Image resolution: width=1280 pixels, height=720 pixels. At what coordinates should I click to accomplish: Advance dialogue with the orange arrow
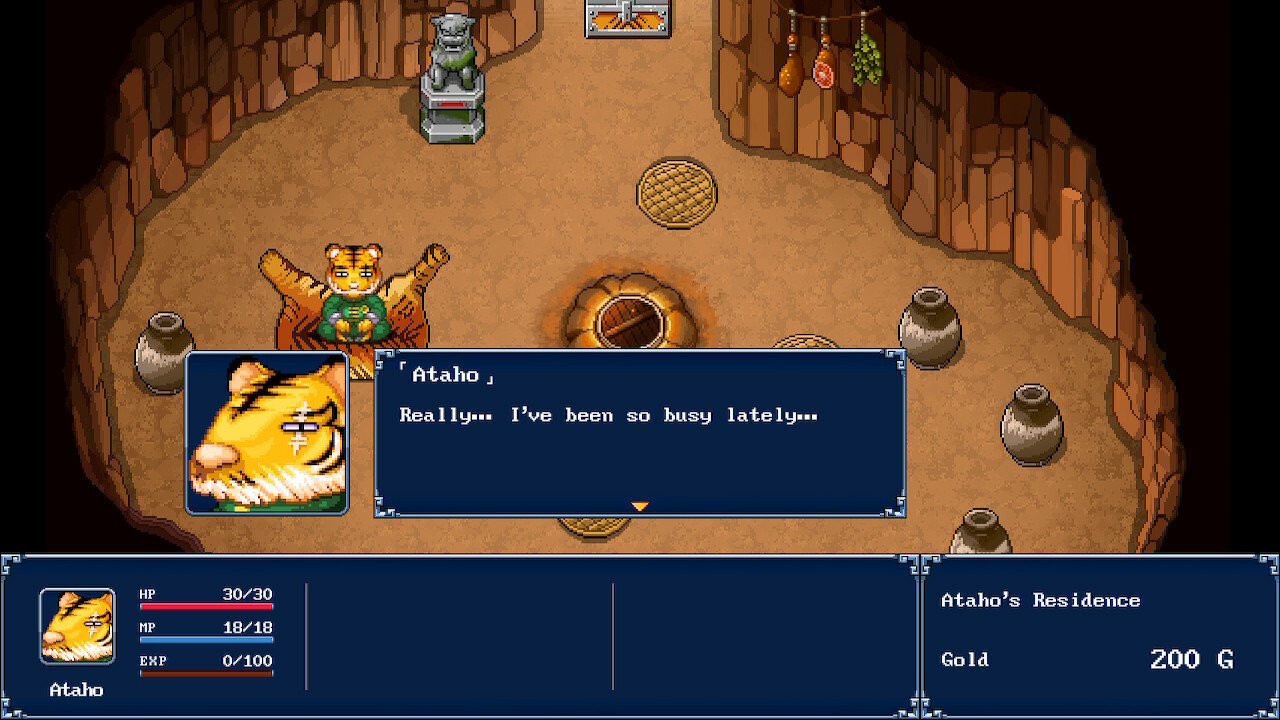pyautogui.click(x=640, y=507)
